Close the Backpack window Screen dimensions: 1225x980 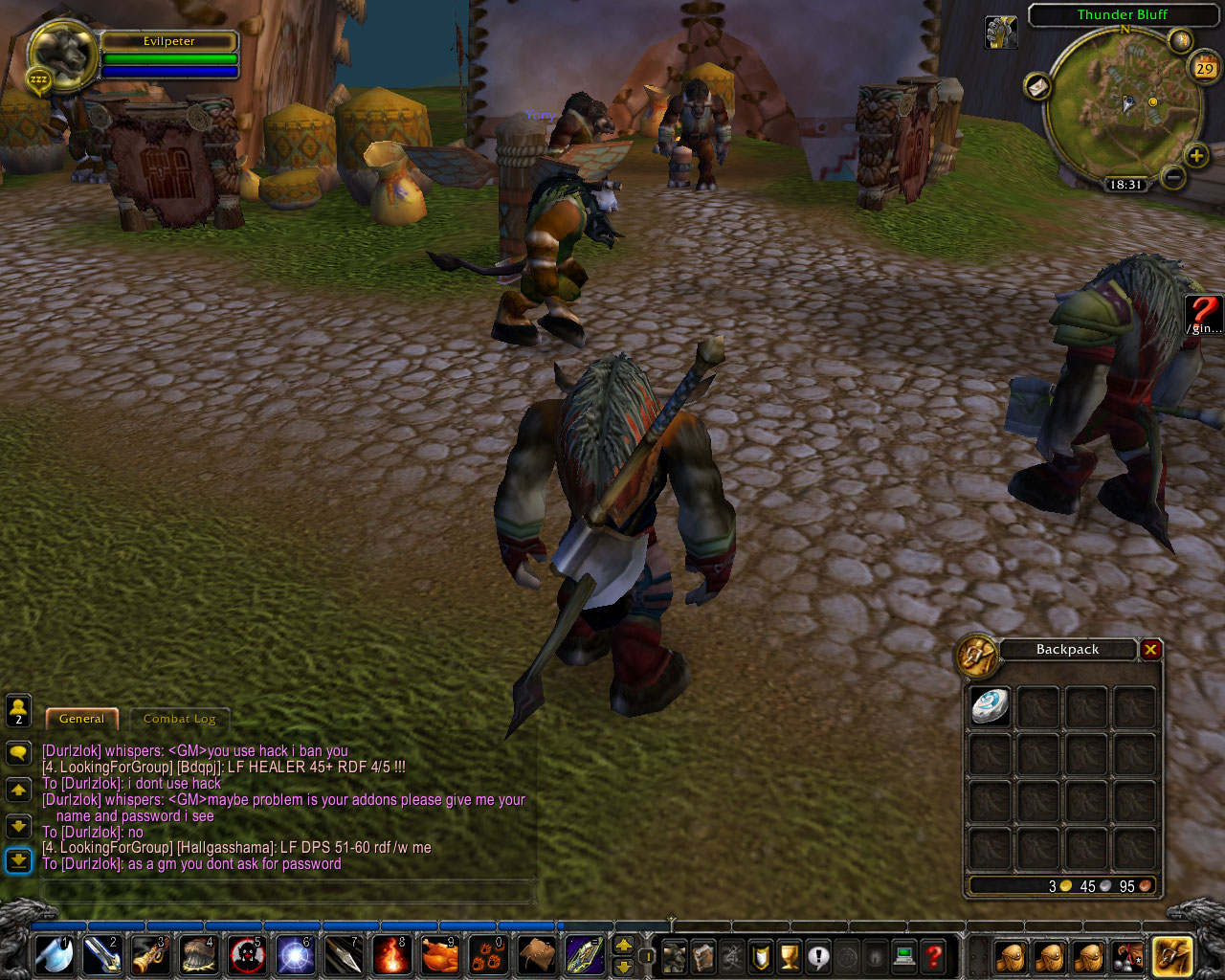(x=1150, y=650)
